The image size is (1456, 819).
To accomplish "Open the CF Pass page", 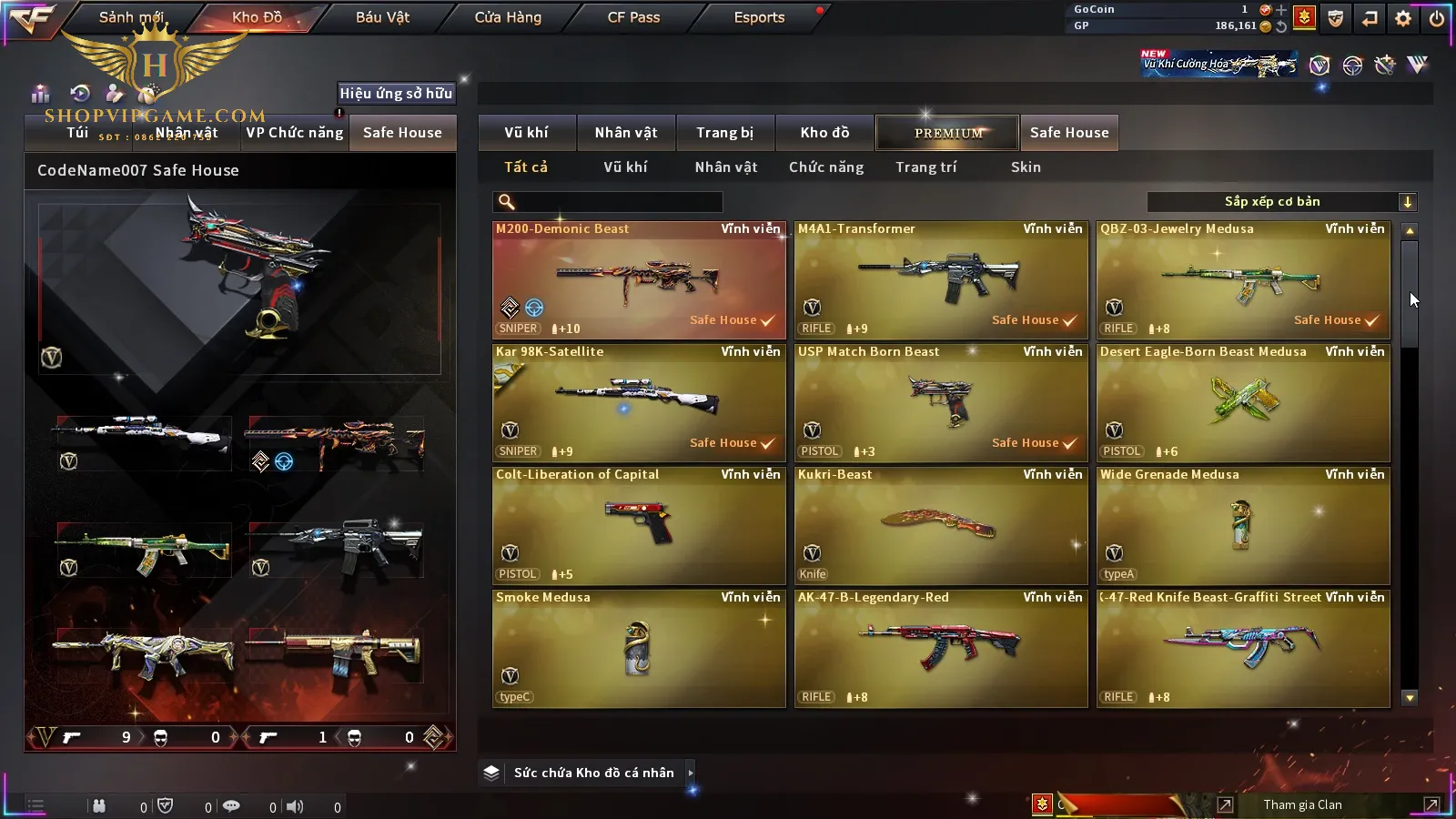I will [x=633, y=17].
